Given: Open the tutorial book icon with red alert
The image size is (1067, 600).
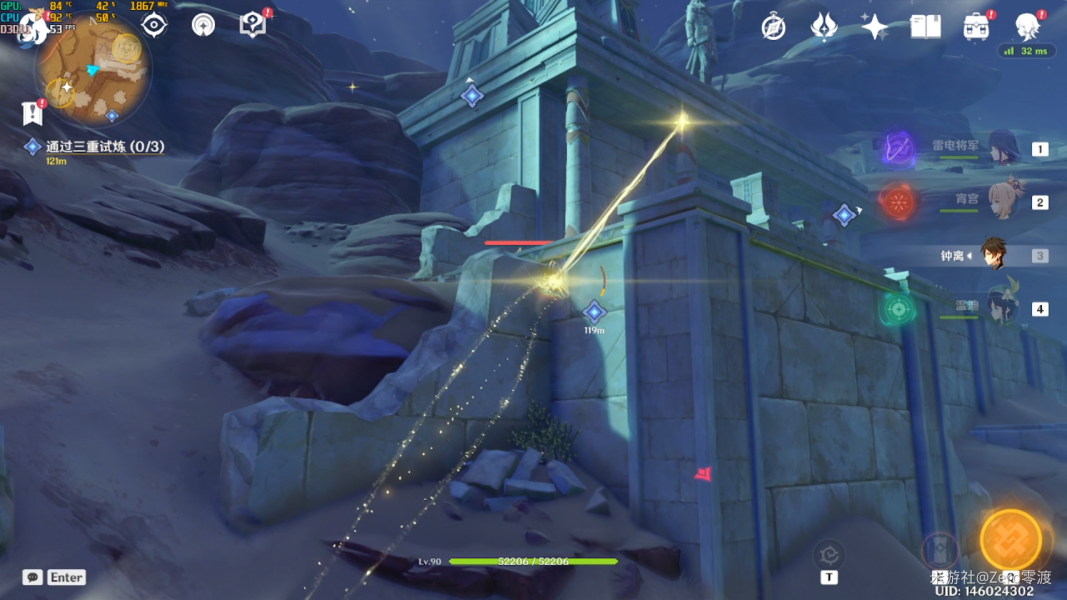Looking at the screenshot, I should 254,24.
